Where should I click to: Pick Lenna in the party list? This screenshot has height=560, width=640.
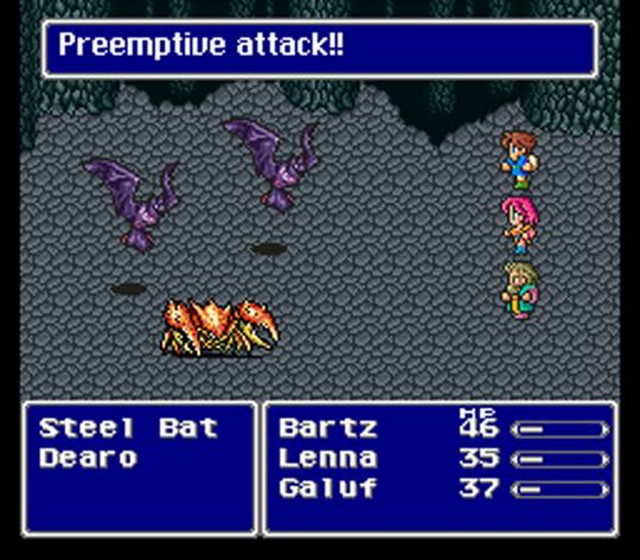328,459
